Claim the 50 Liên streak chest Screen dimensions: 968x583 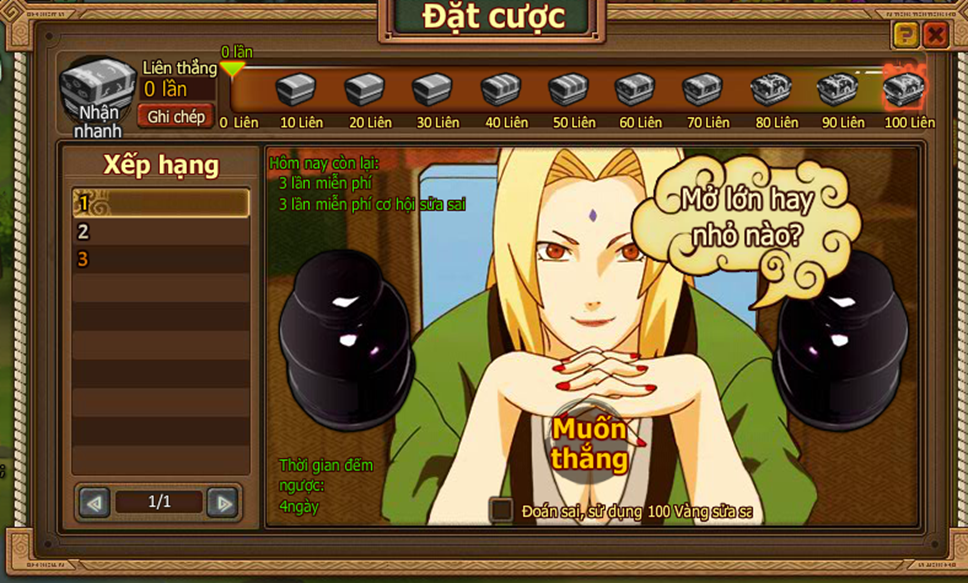(569, 91)
